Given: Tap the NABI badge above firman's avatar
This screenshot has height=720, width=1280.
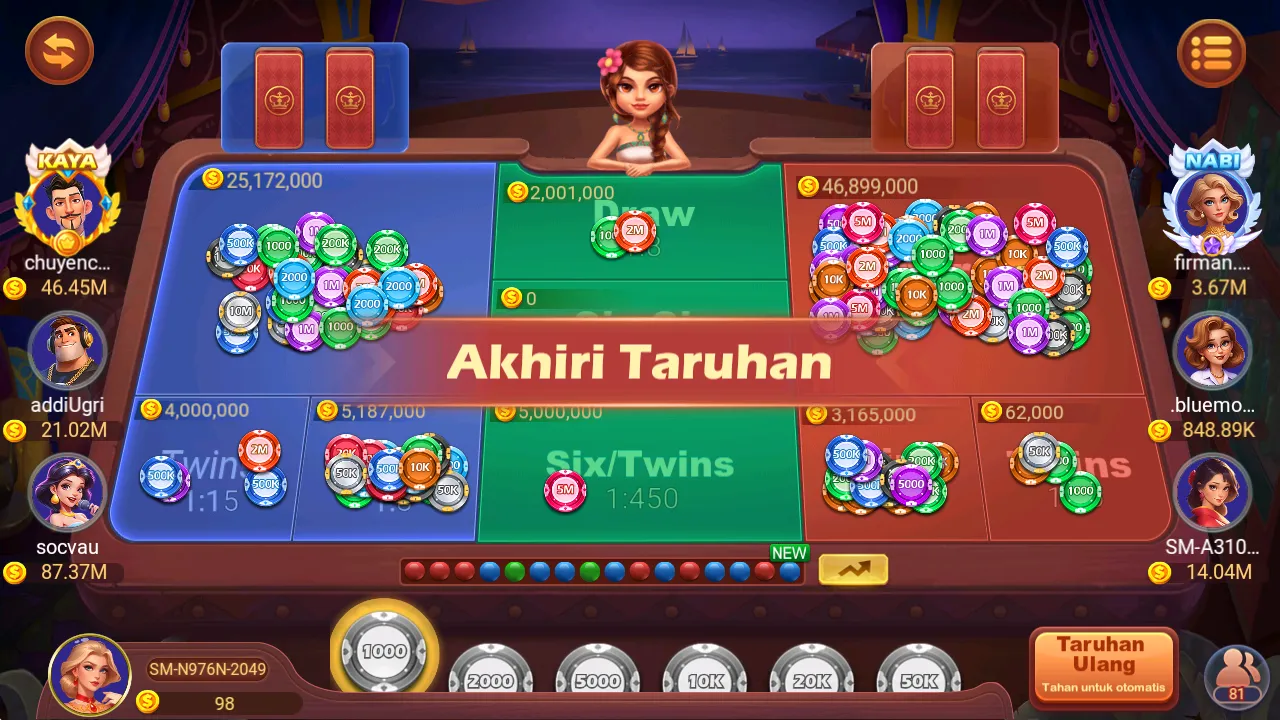Looking at the screenshot, I should tap(1212, 158).
